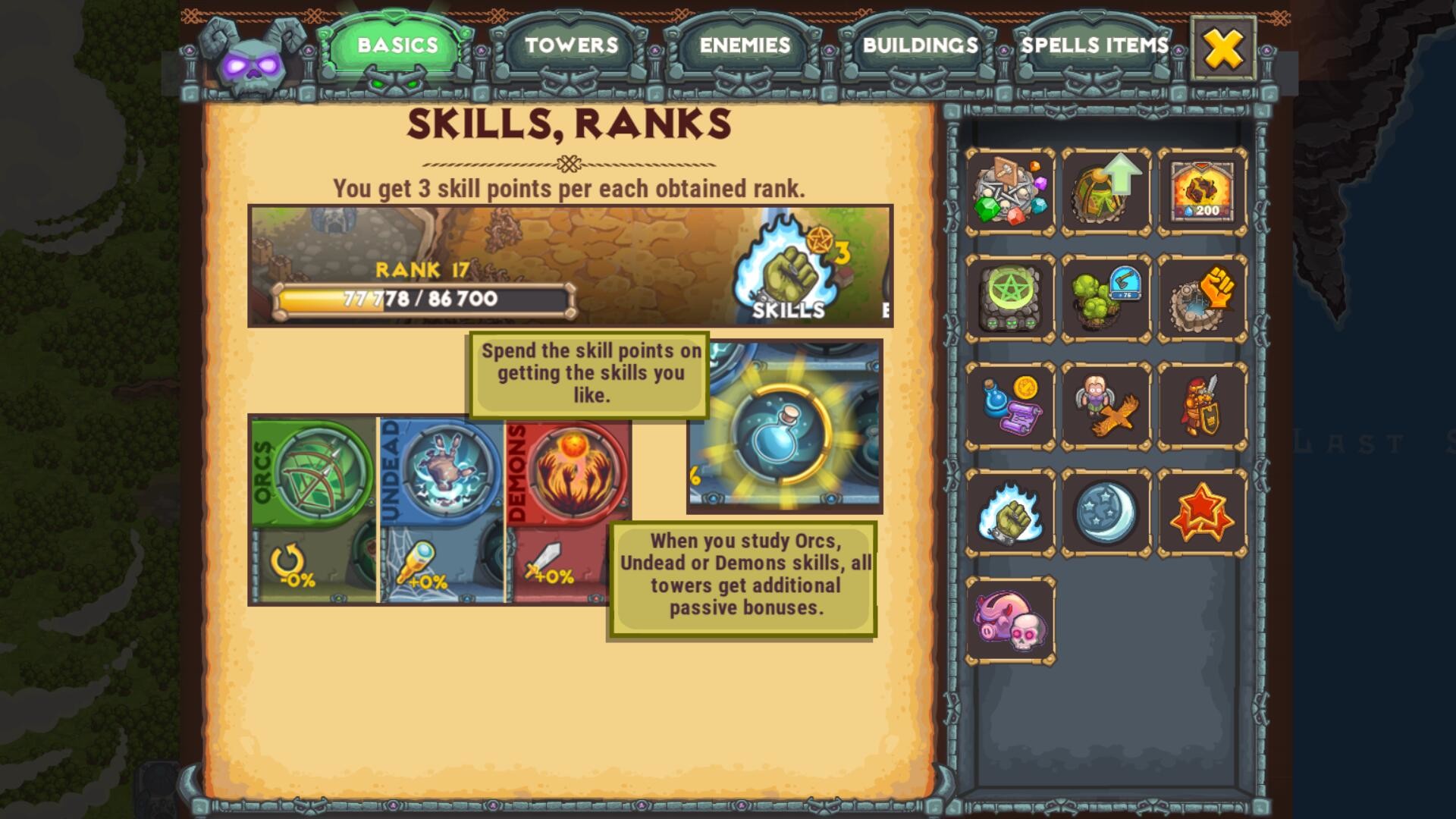This screenshot has height=819, width=1456.
Task: Select the winged fairy hero icon
Action: 1106,403
